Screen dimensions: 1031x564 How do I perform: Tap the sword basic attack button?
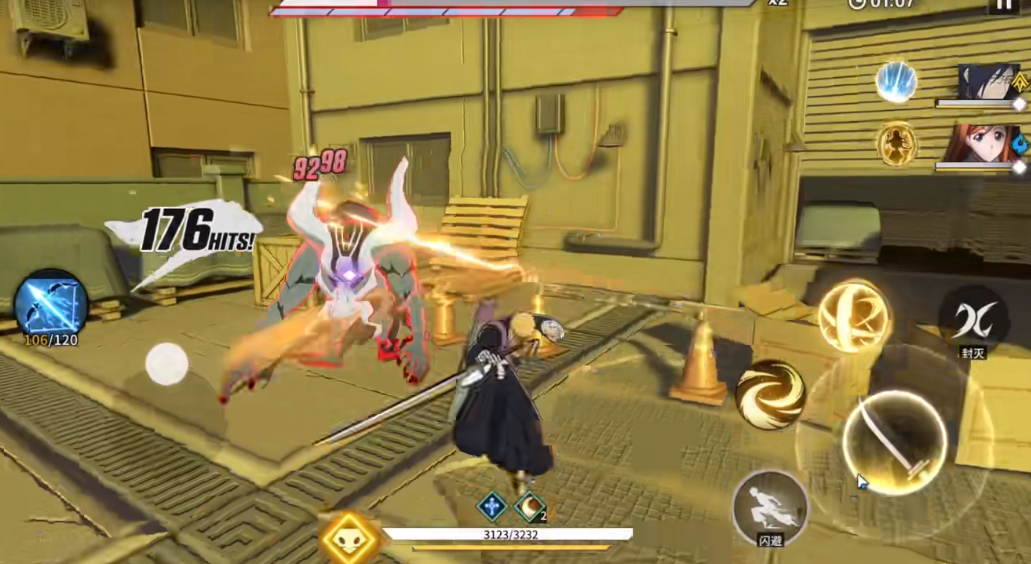click(894, 441)
